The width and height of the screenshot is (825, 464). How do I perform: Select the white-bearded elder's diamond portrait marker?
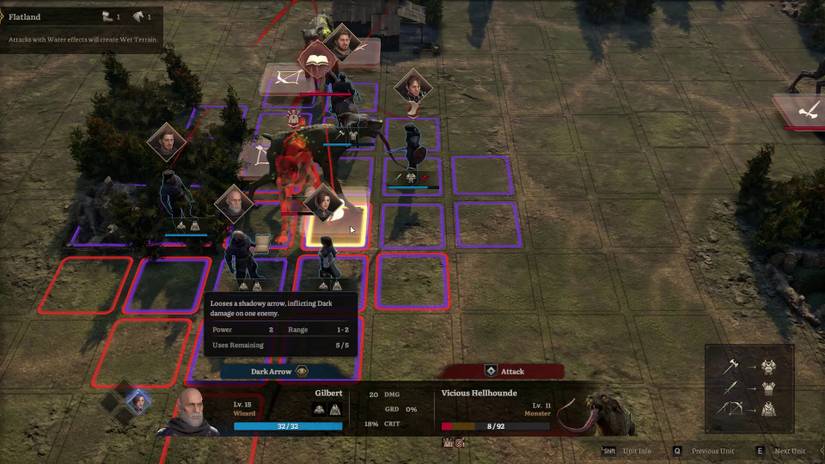(233, 204)
